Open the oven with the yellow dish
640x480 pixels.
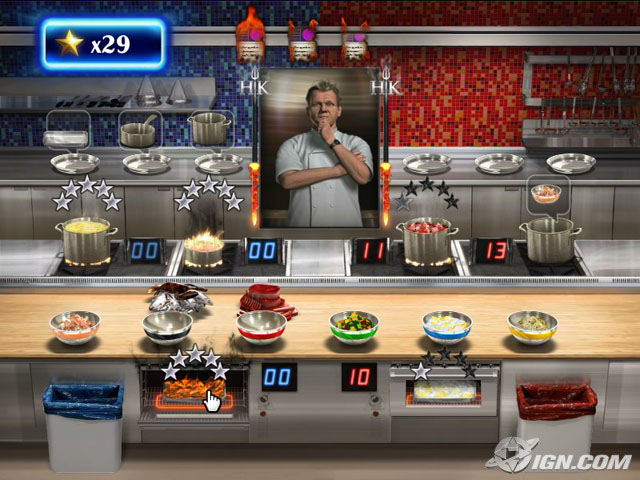[445, 391]
